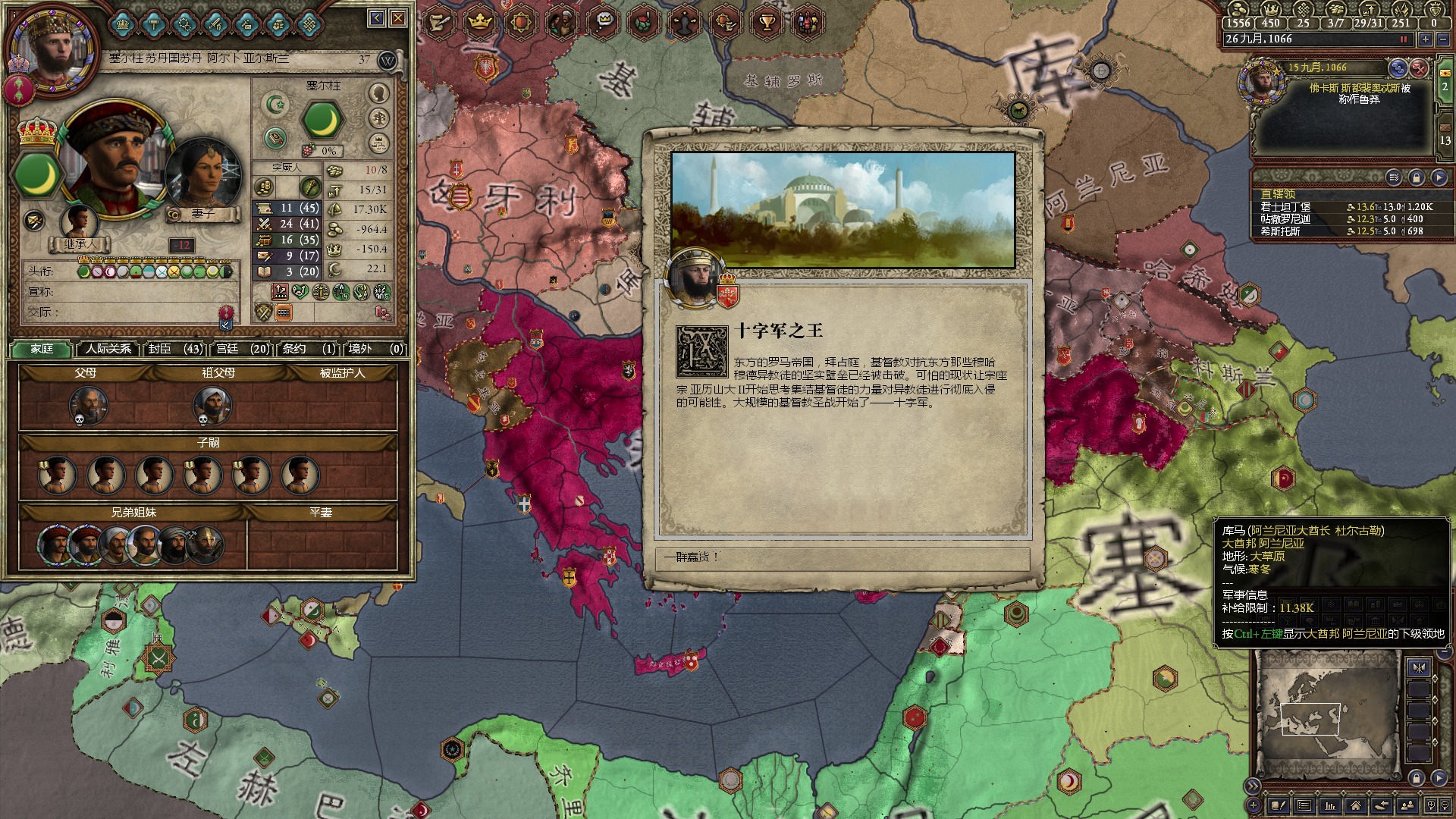Viewport: 1456px width, 819px height.
Task: Select the 条约 (1) treaties tab
Action: coord(309,349)
